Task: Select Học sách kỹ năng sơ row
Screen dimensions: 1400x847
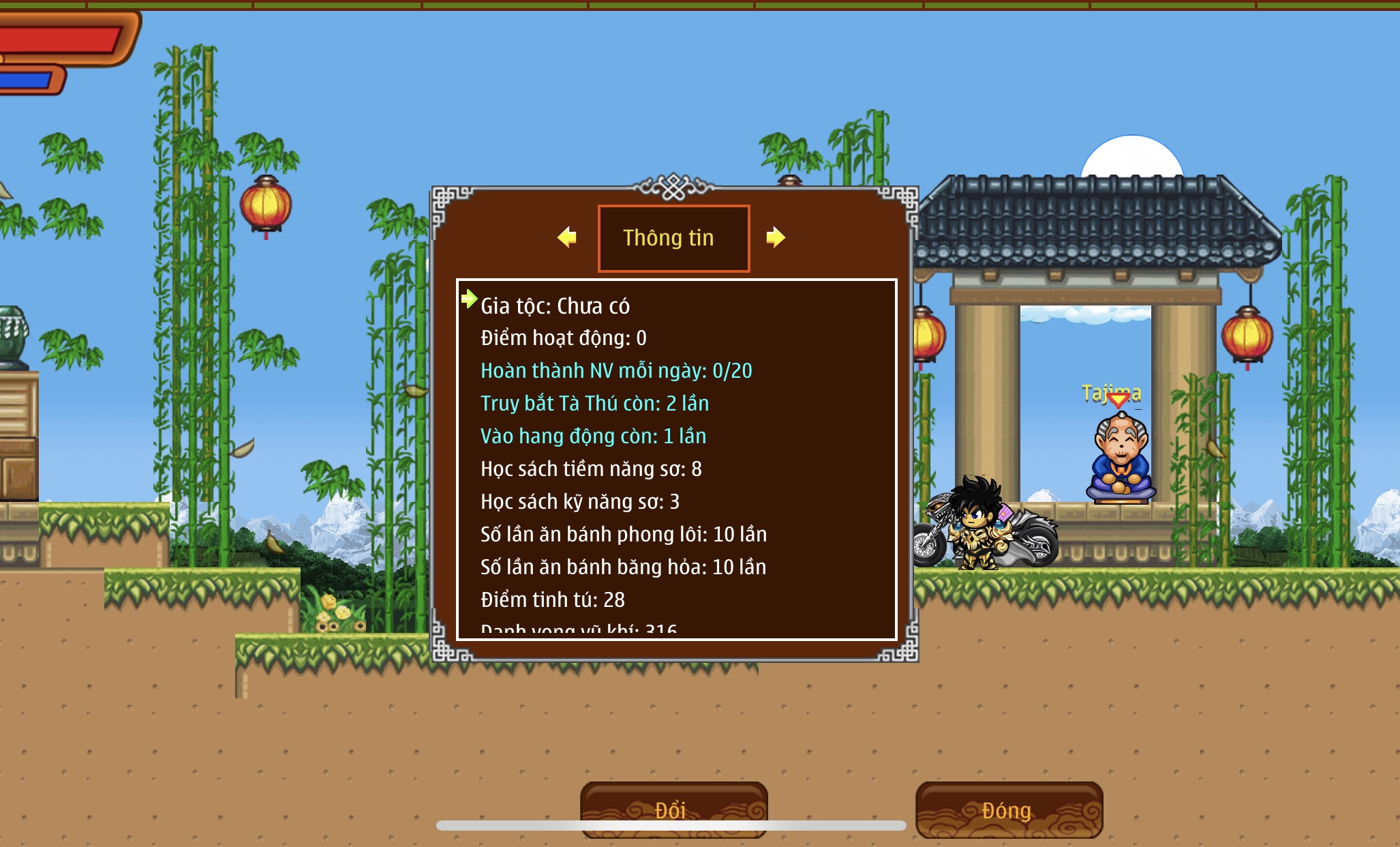Action: [x=580, y=502]
